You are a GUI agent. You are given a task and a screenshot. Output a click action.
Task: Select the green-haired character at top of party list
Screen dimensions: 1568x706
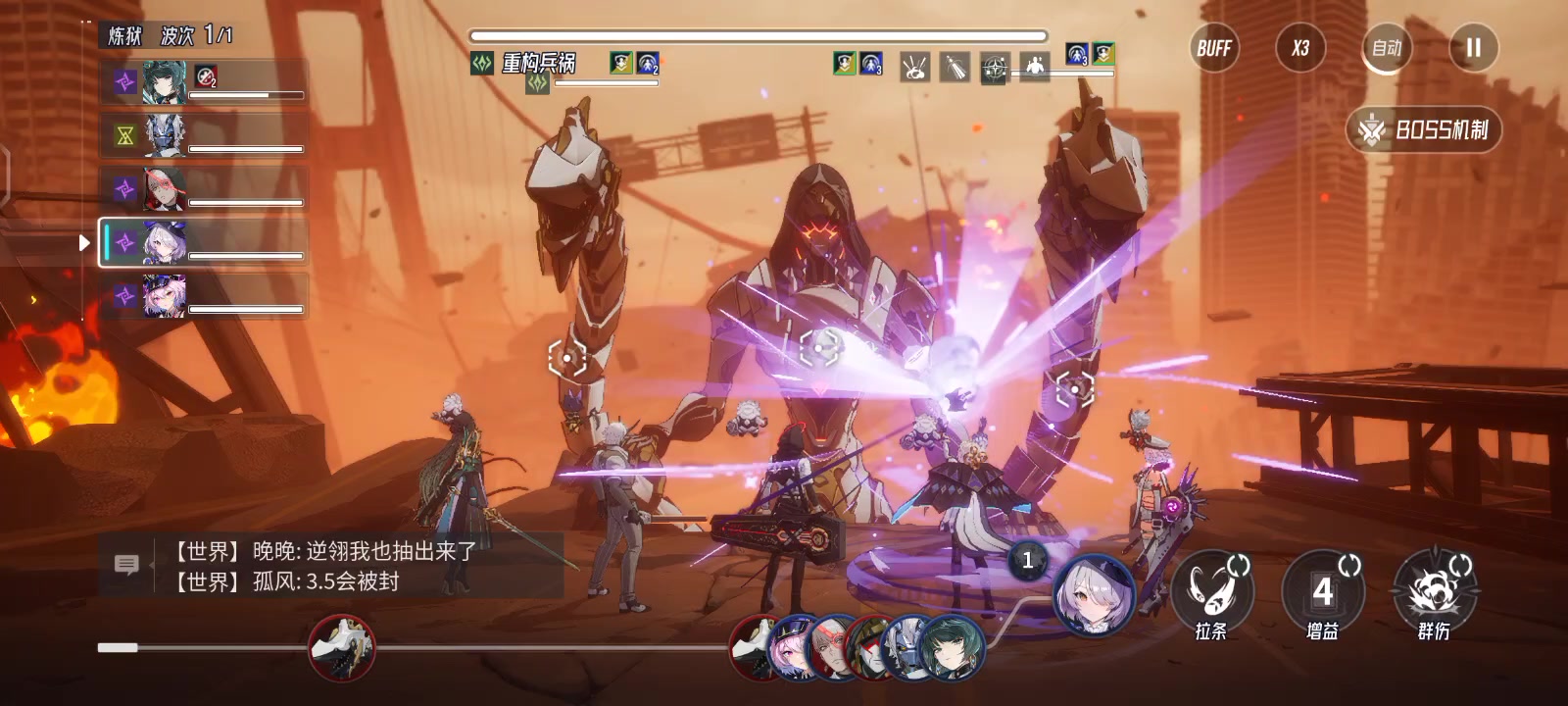click(x=204, y=81)
